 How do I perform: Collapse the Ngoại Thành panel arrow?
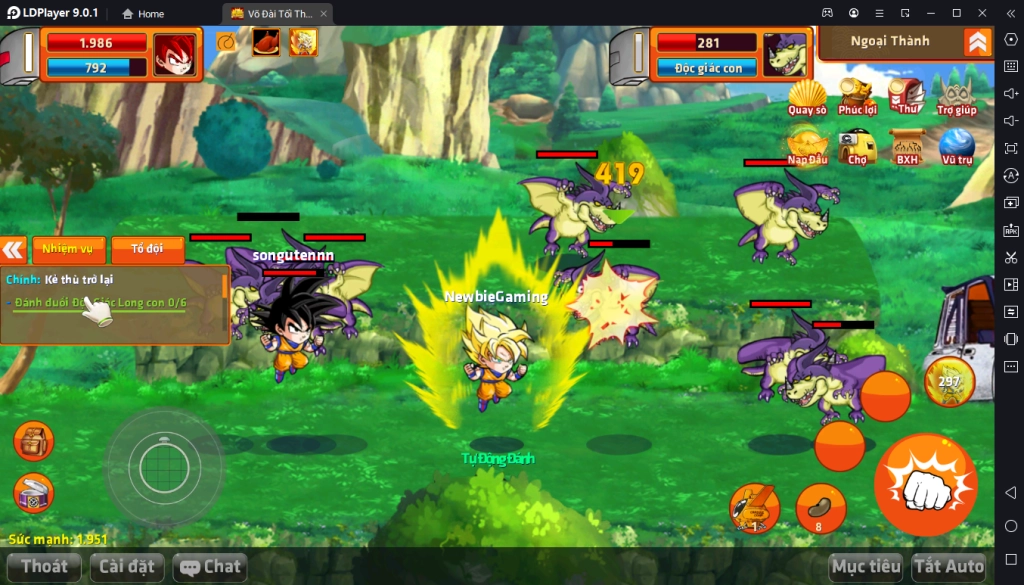[977, 42]
